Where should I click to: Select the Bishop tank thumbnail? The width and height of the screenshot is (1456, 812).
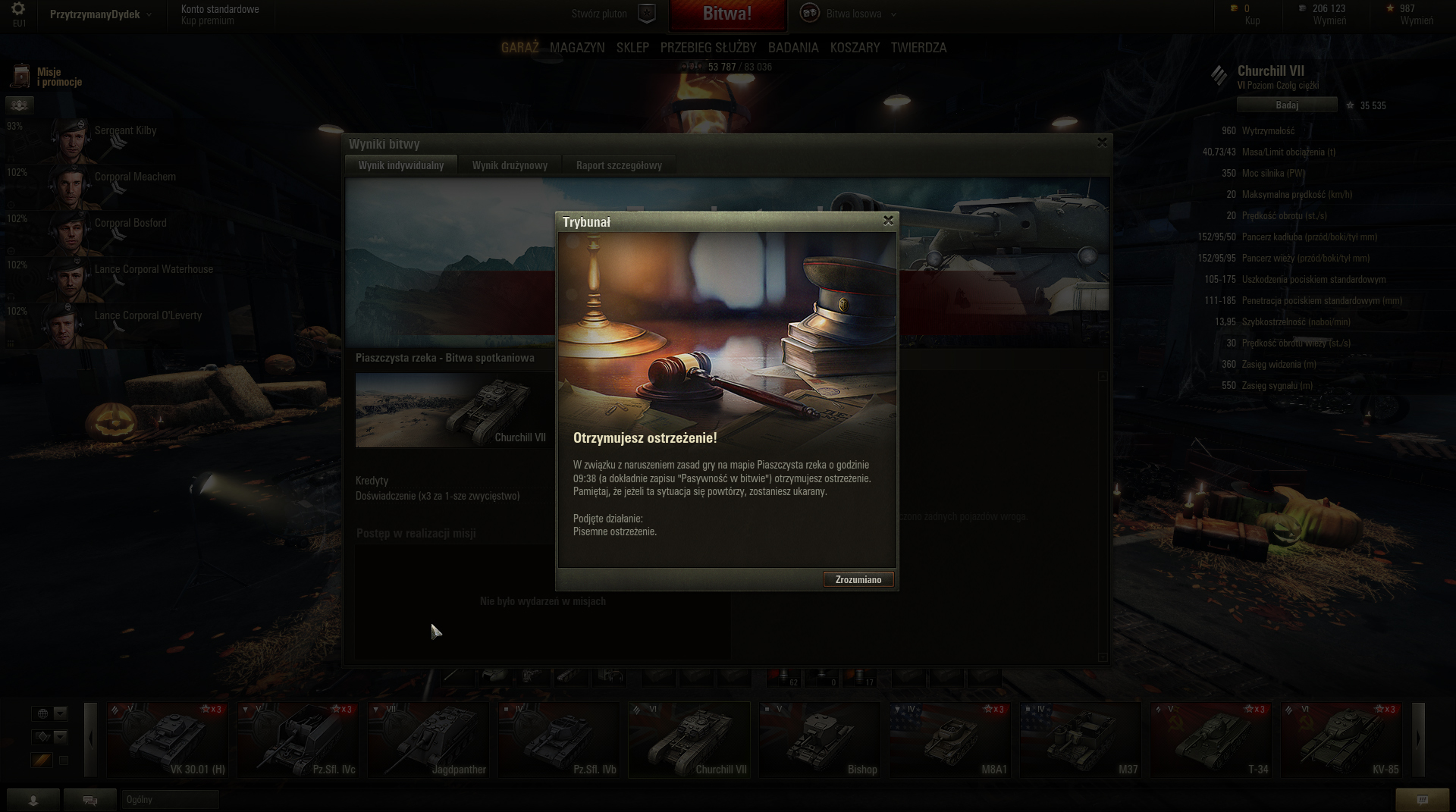[x=819, y=740]
